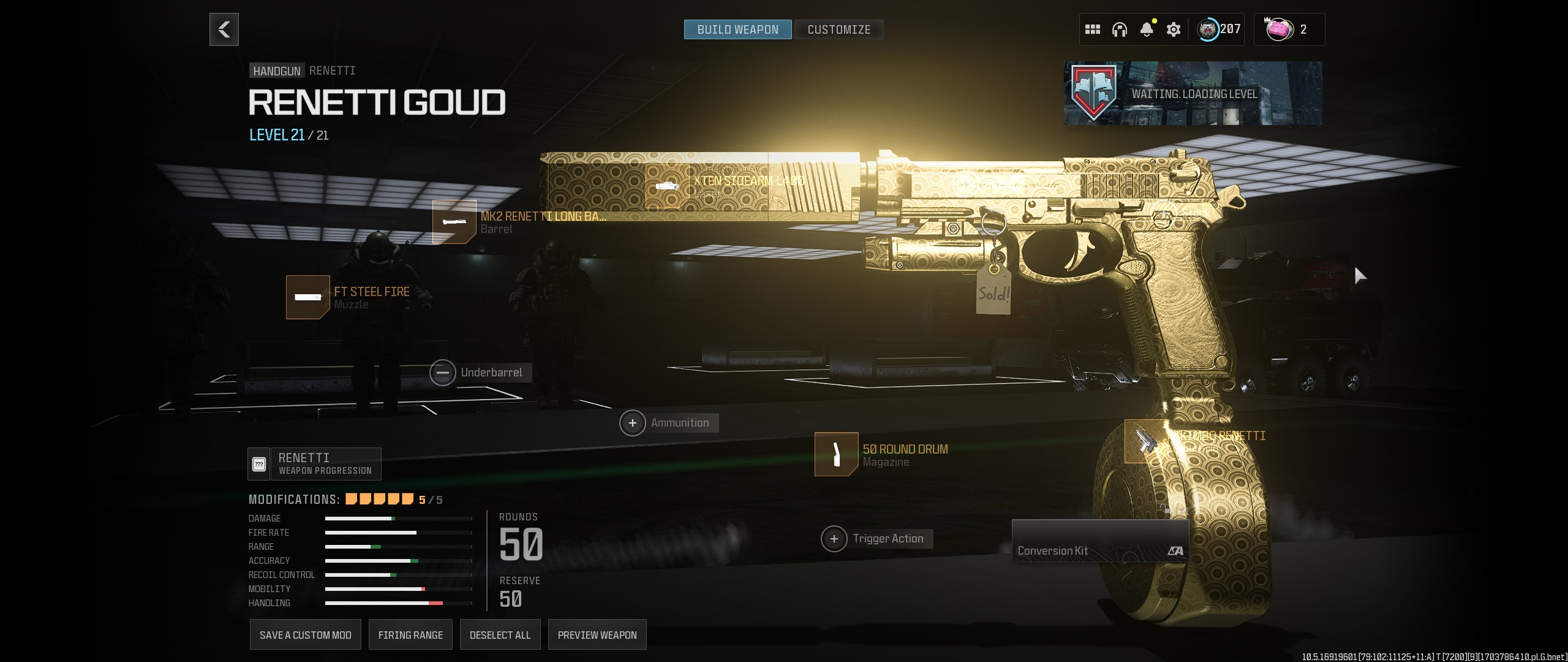Open the Conversion Kit panel

click(1100, 541)
